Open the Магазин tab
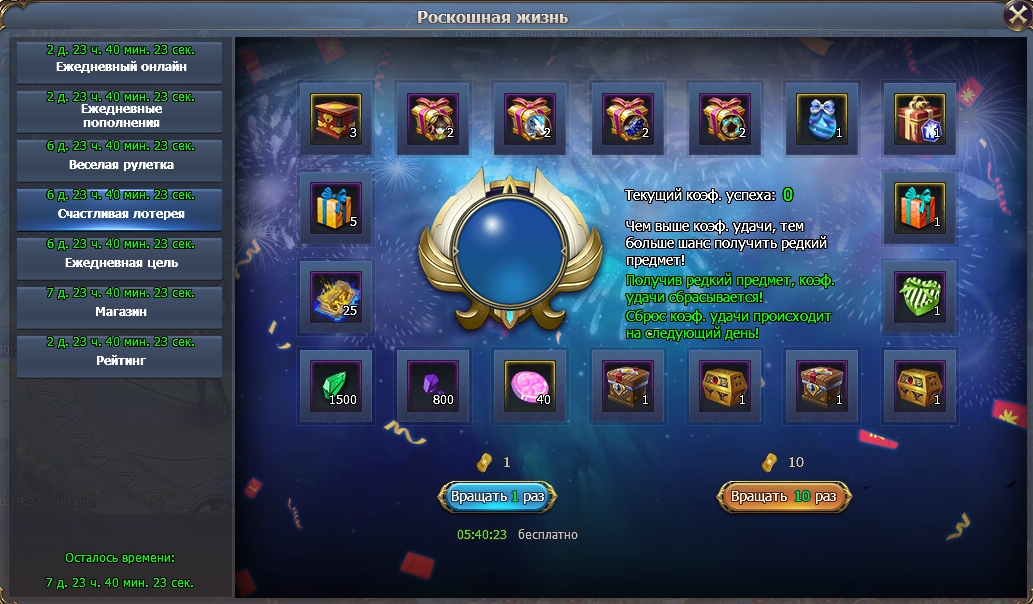 point(119,306)
